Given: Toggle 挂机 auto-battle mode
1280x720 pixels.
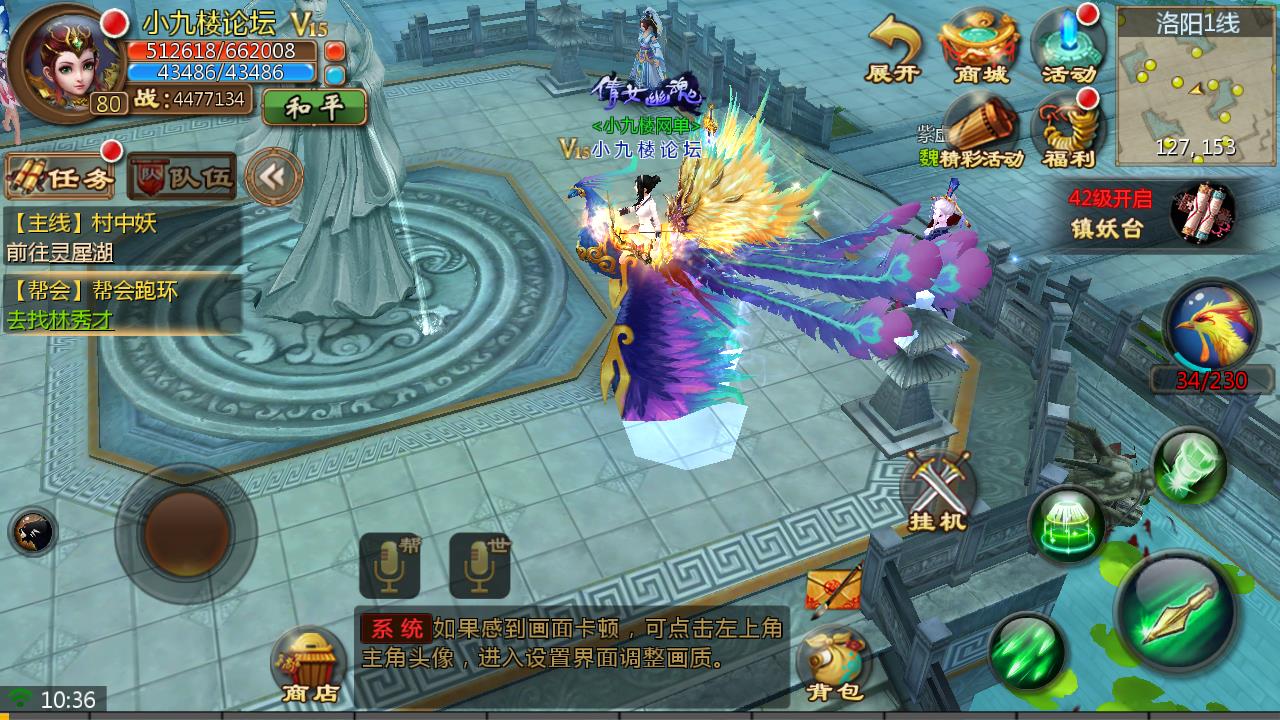Looking at the screenshot, I should [937, 490].
